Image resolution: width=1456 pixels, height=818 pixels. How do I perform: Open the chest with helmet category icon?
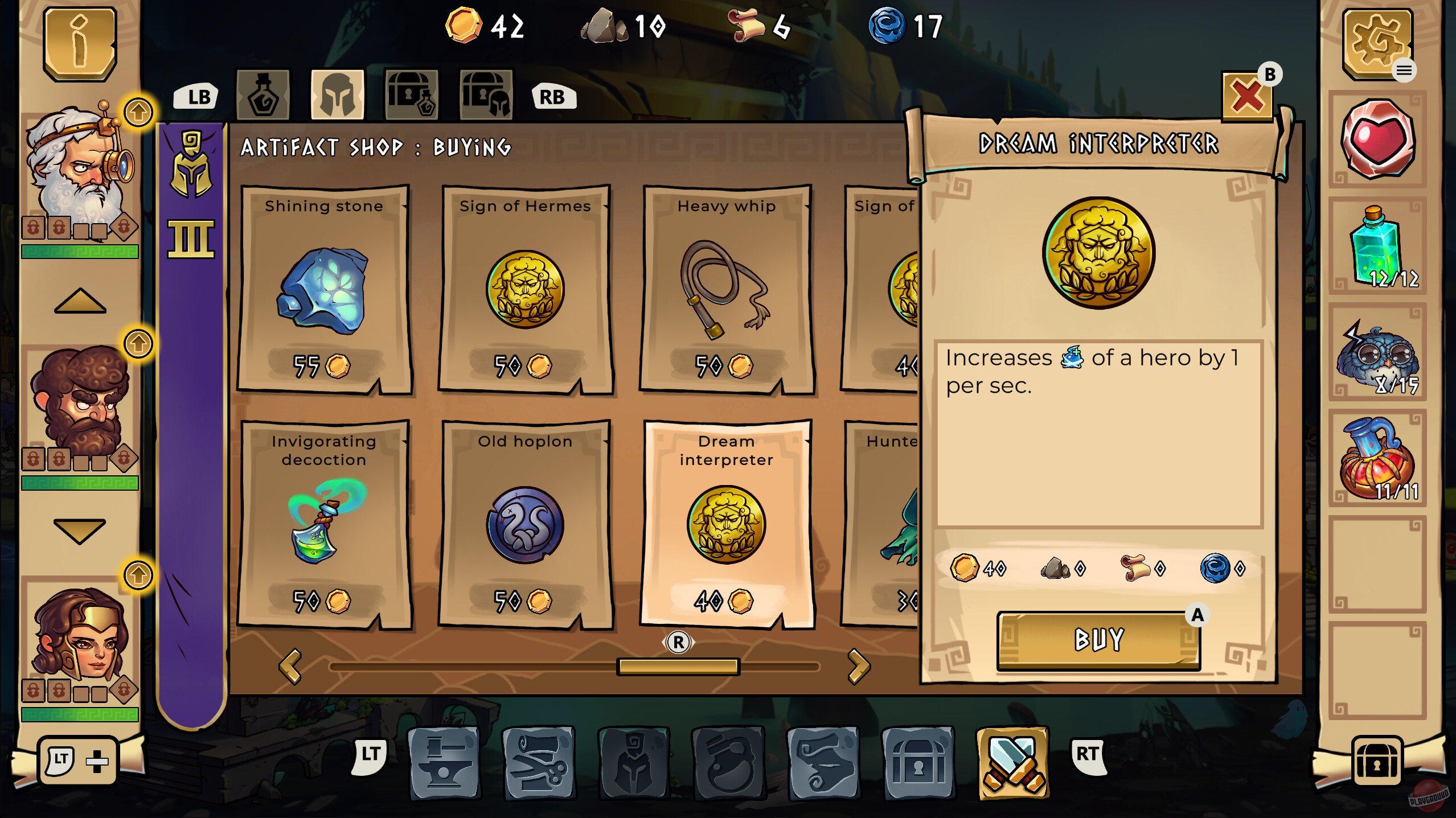pos(487,94)
